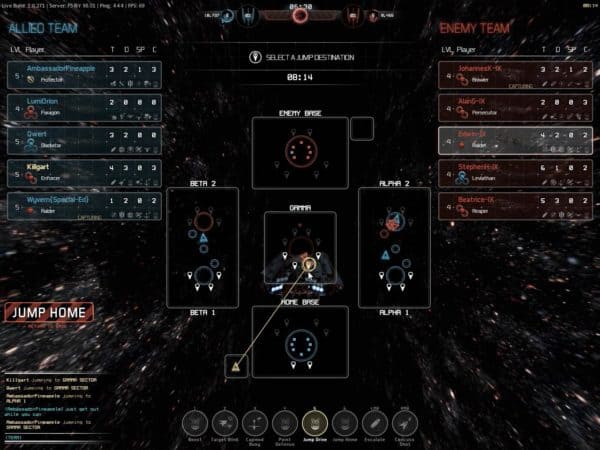Select Enemy Base as jump destination
The height and width of the screenshot is (450, 600).
click(299, 152)
